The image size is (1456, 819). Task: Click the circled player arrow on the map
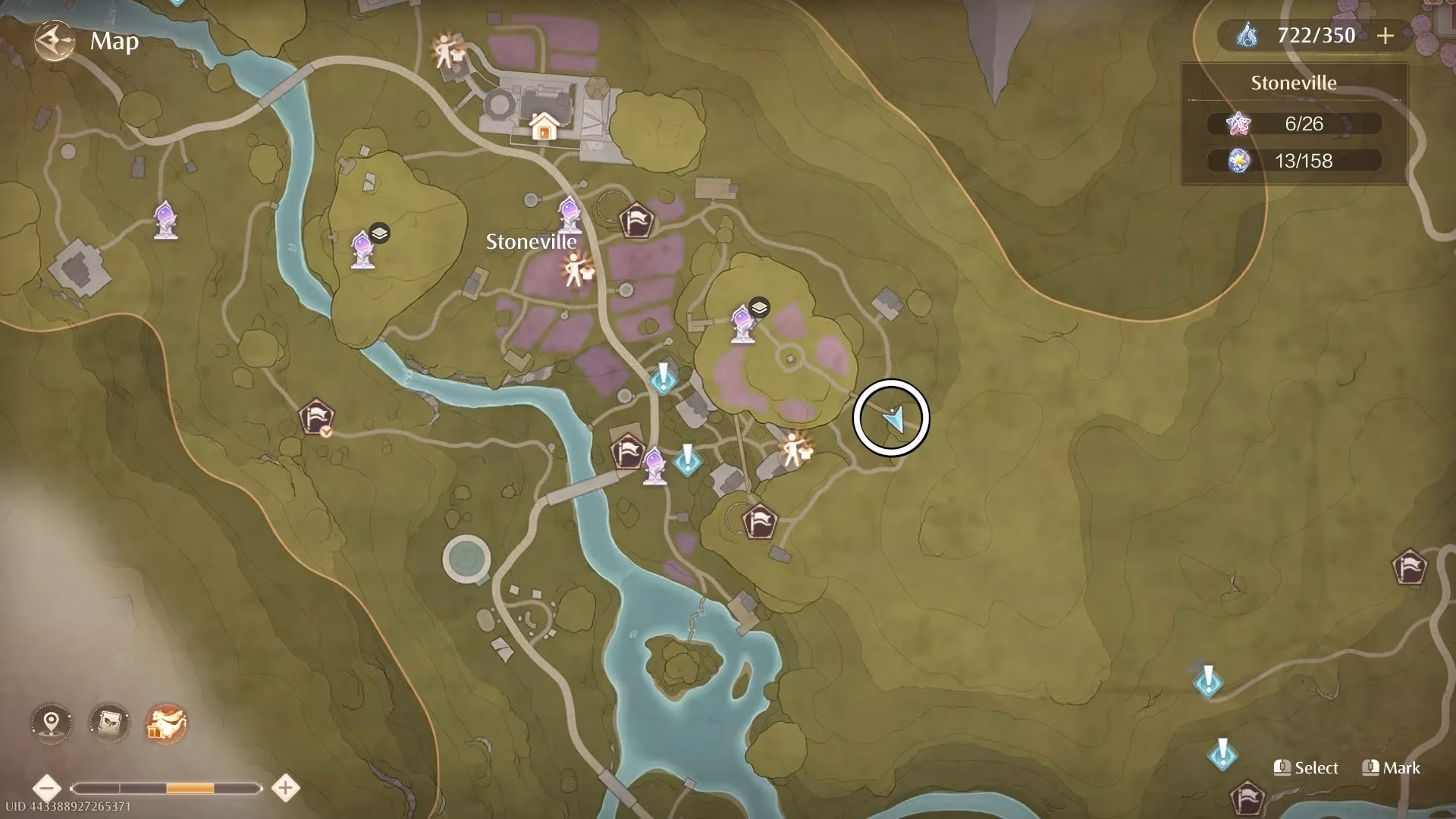pos(892,418)
